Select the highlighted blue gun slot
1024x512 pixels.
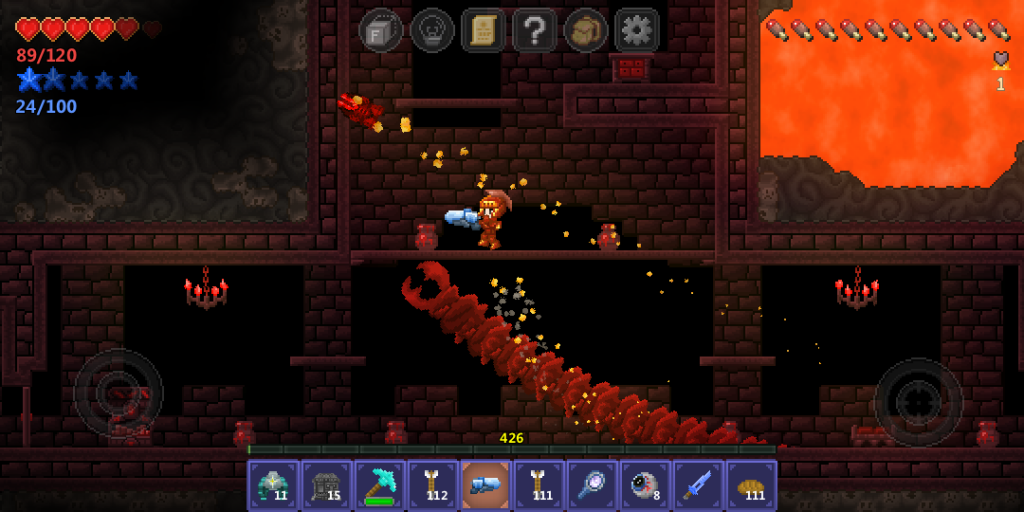click(485, 485)
